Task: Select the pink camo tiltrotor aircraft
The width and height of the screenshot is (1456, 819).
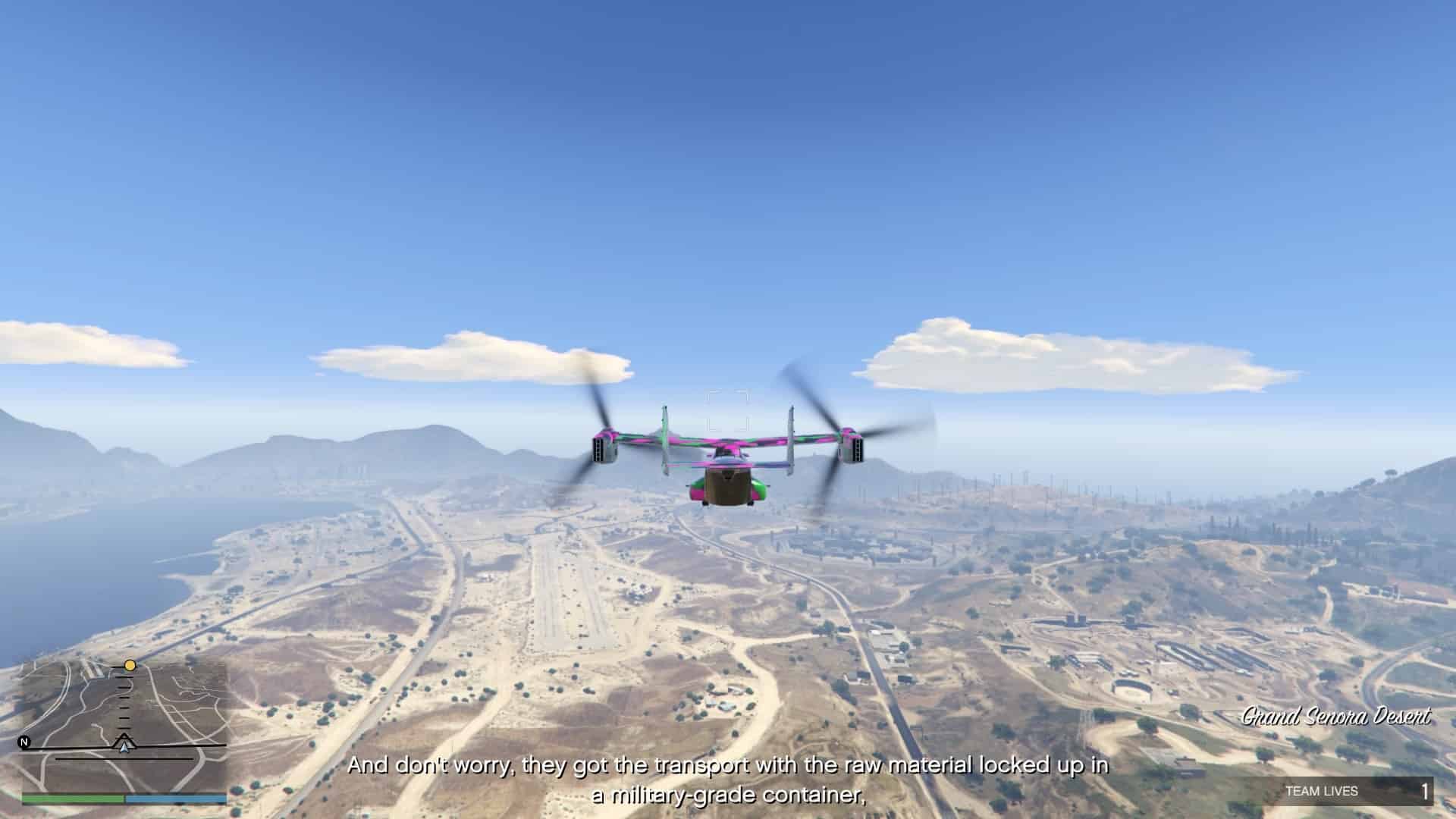Action: pyautogui.click(x=728, y=466)
